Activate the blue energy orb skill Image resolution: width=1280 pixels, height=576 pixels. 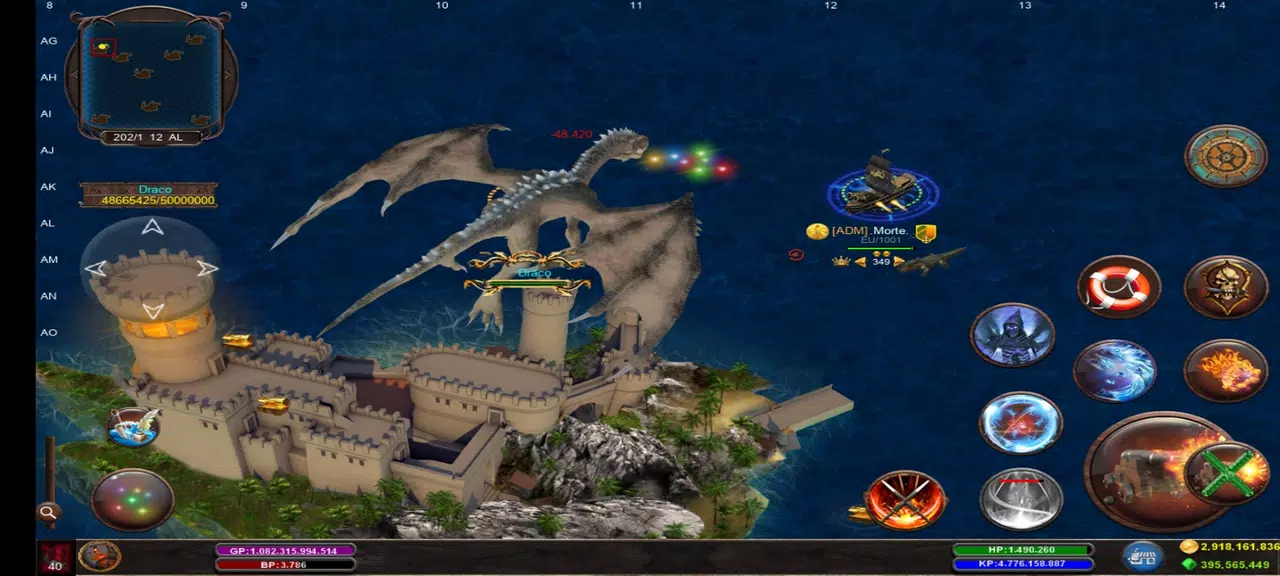(x=1020, y=423)
